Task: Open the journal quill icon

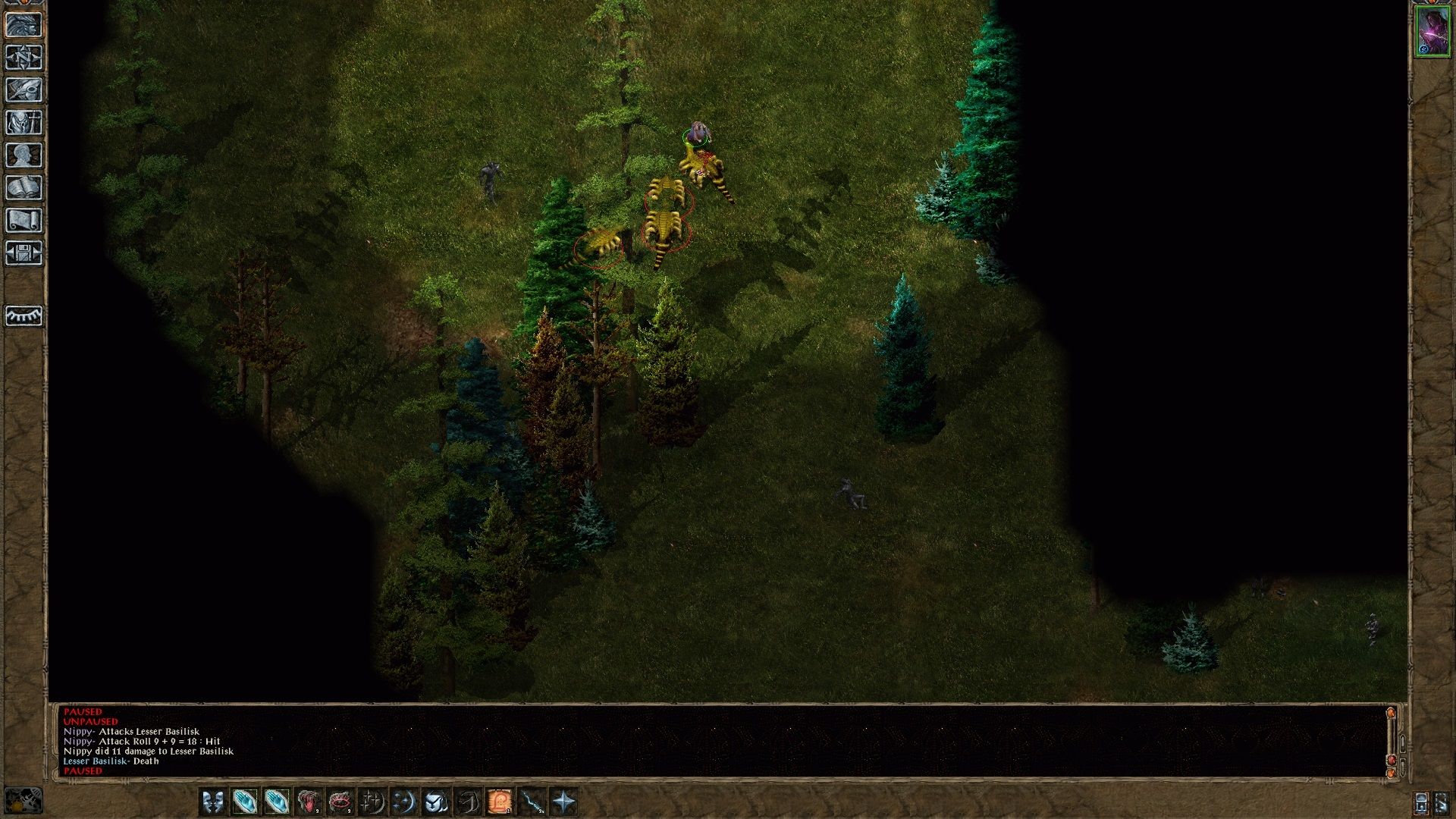Action: (24, 90)
